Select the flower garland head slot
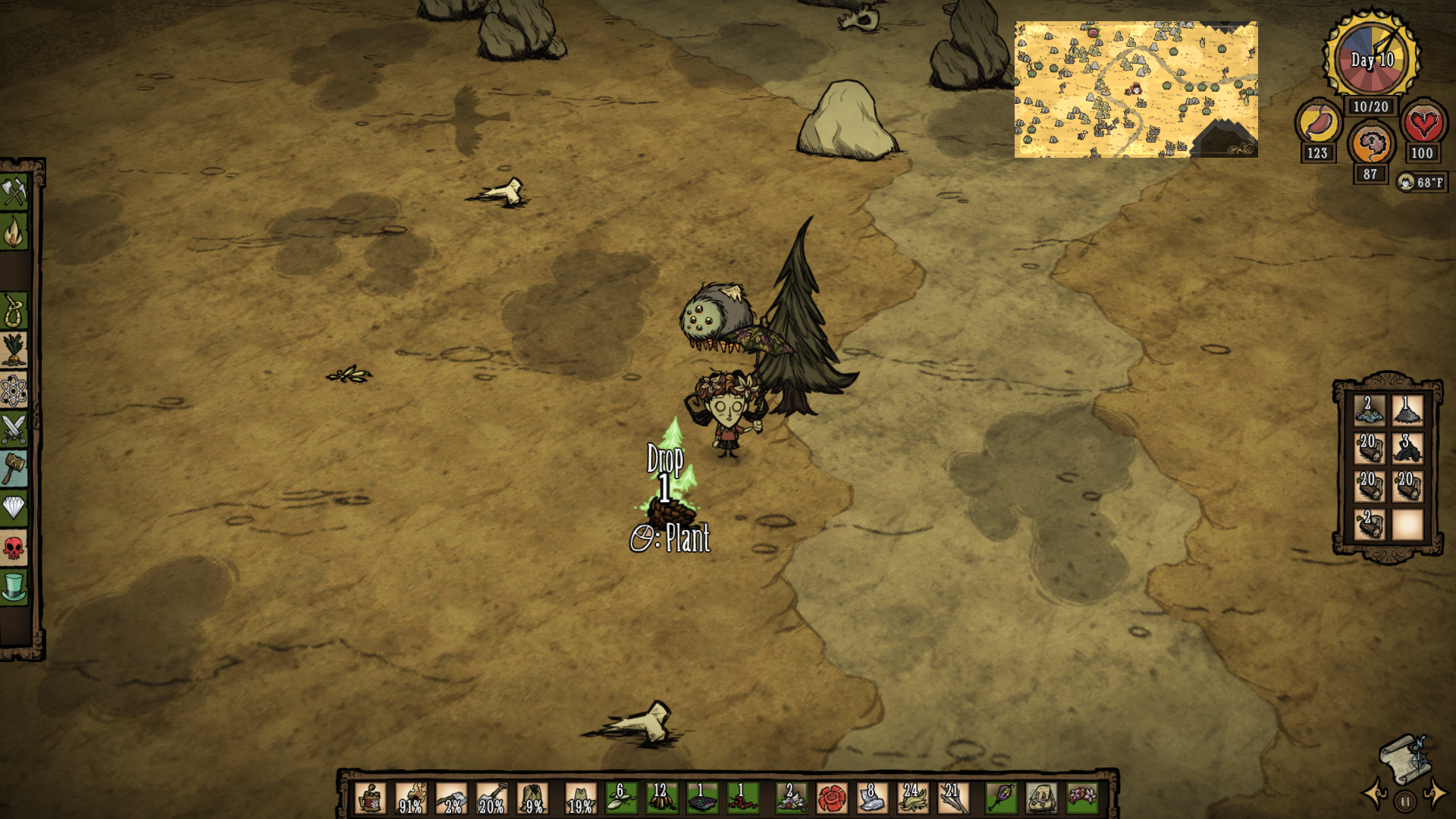This screenshot has height=819, width=1456. (1082, 799)
